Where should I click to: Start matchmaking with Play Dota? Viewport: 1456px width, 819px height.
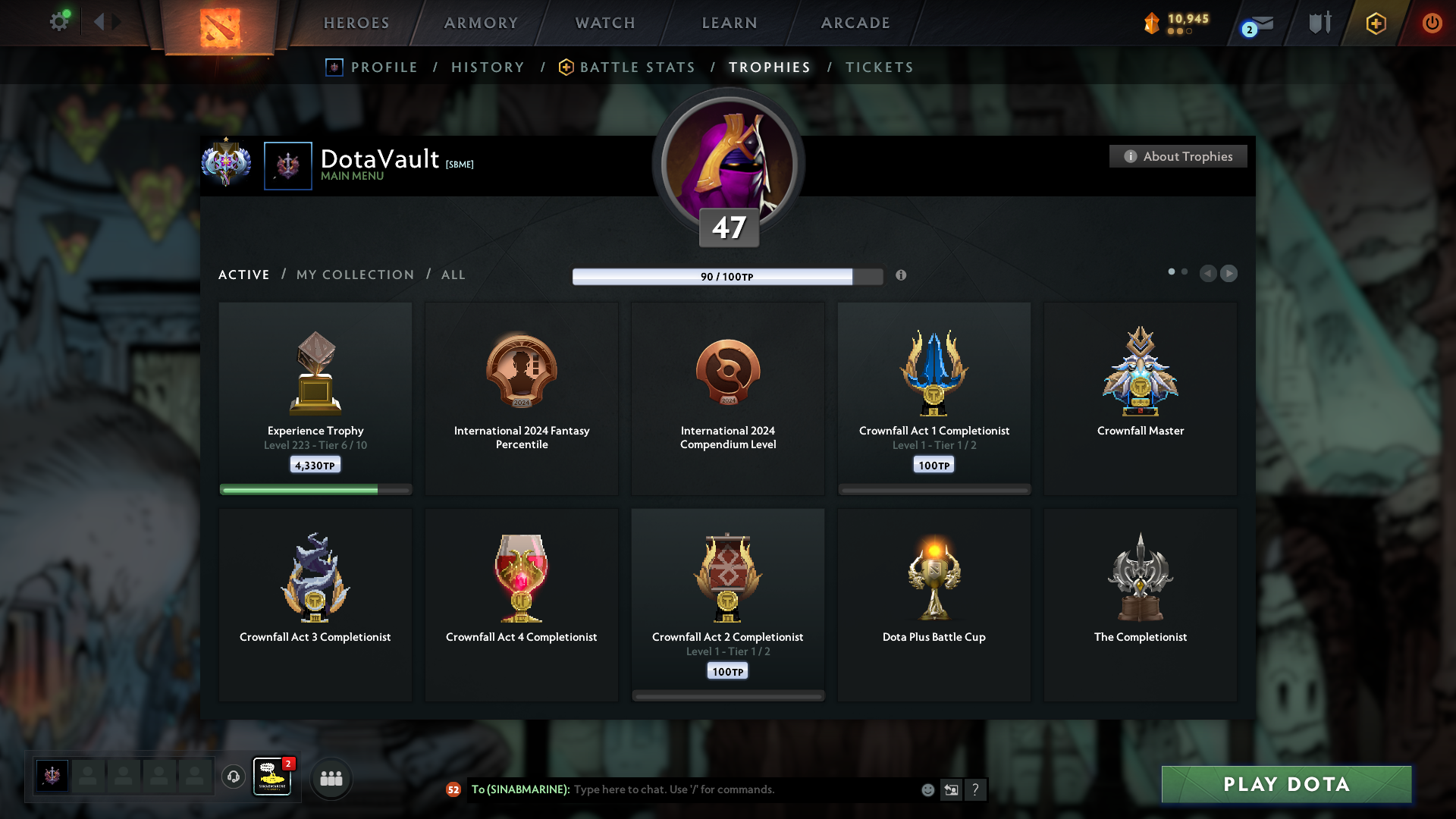pyautogui.click(x=1286, y=784)
